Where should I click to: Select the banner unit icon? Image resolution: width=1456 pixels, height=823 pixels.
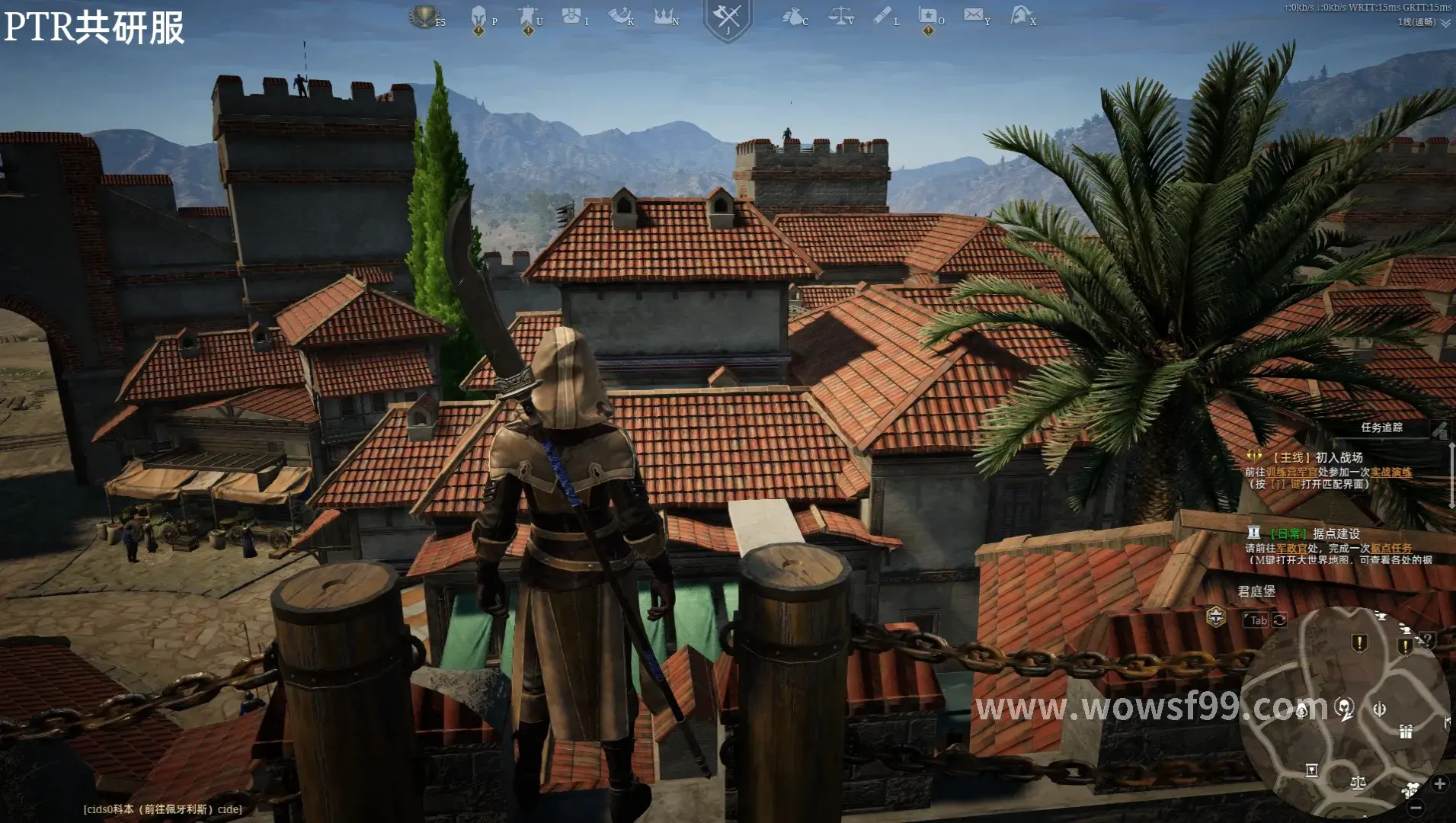(527, 17)
